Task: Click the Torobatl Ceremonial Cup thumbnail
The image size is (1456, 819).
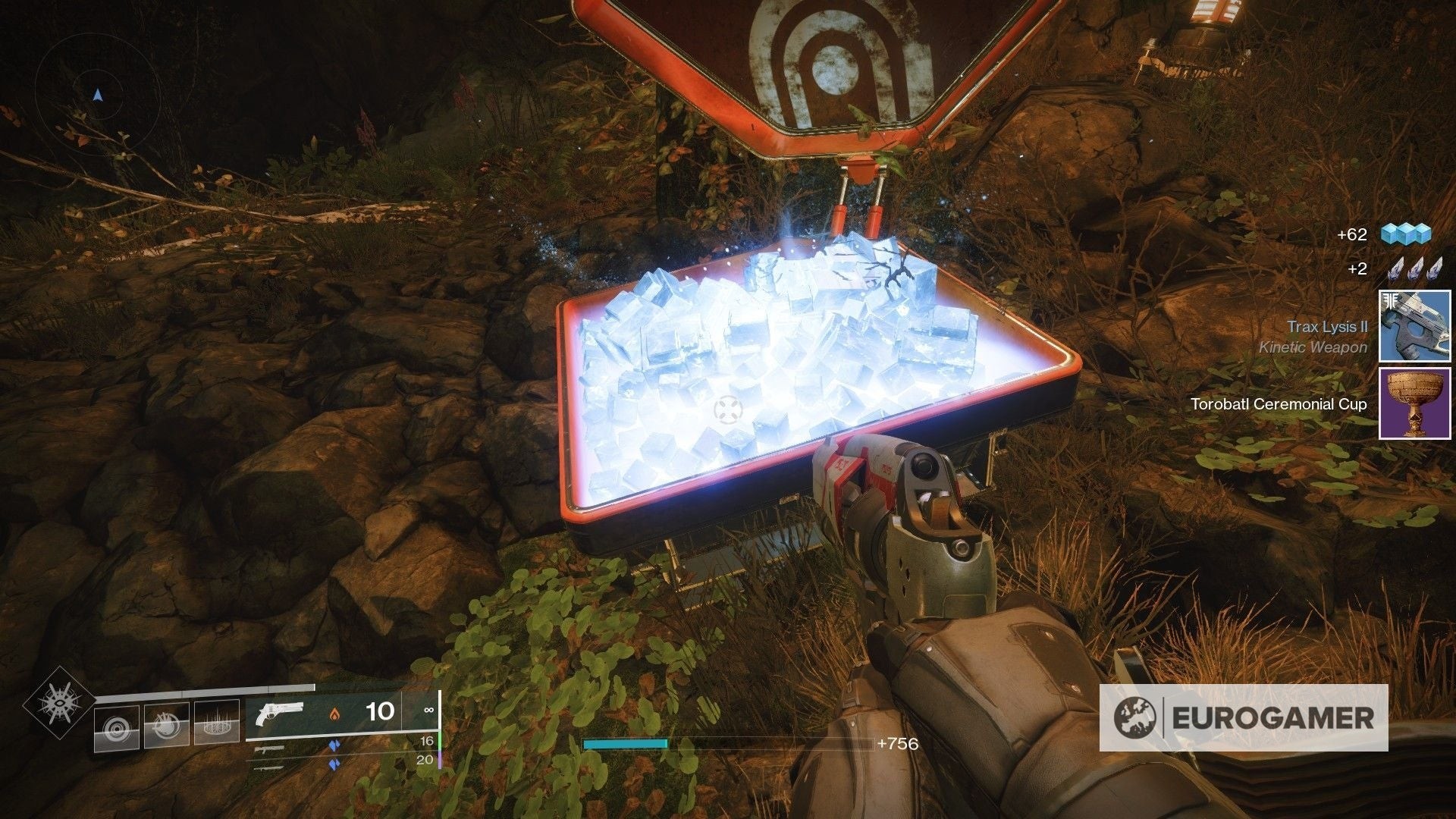Action: point(1414,404)
